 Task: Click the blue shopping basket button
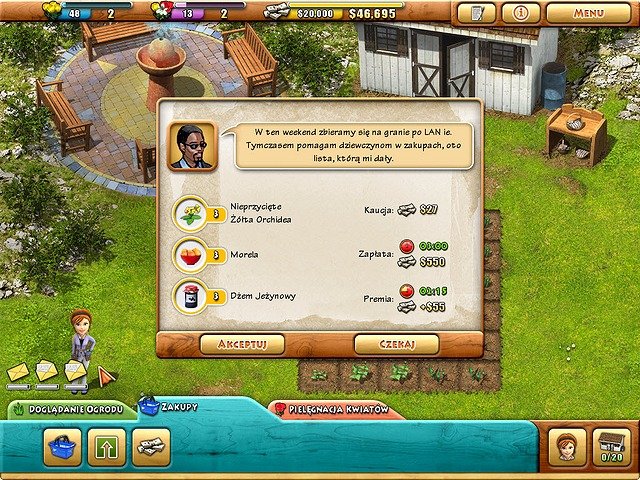click(62, 446)
